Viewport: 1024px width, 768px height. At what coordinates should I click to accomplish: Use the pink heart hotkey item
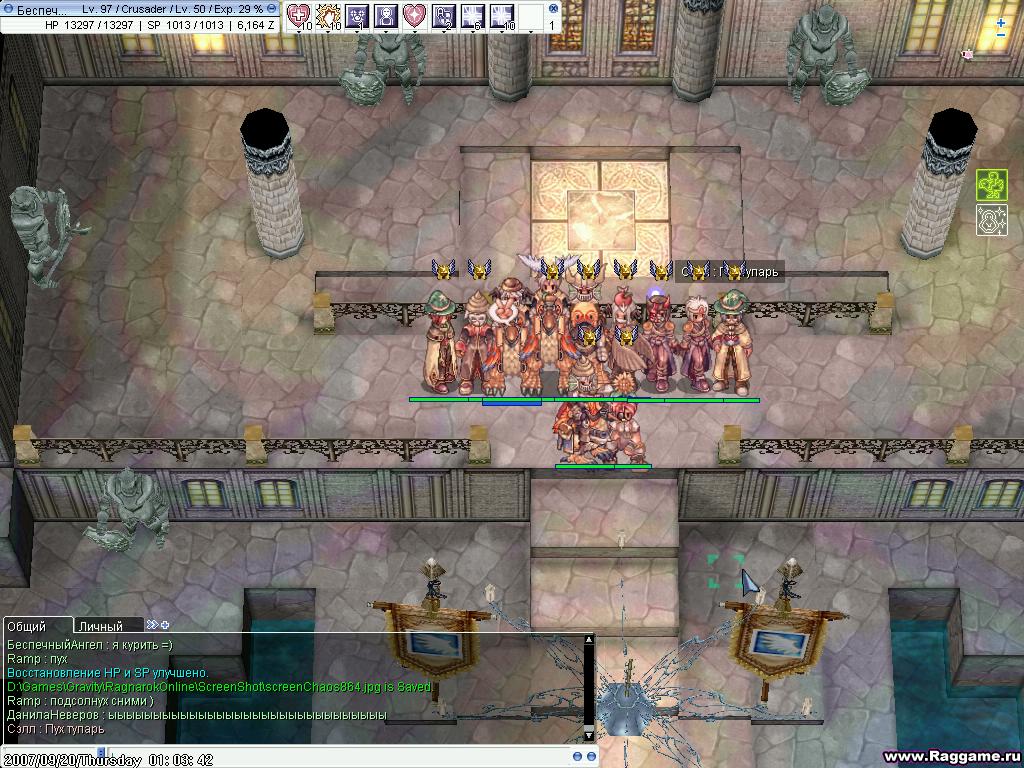coord(415,16)
